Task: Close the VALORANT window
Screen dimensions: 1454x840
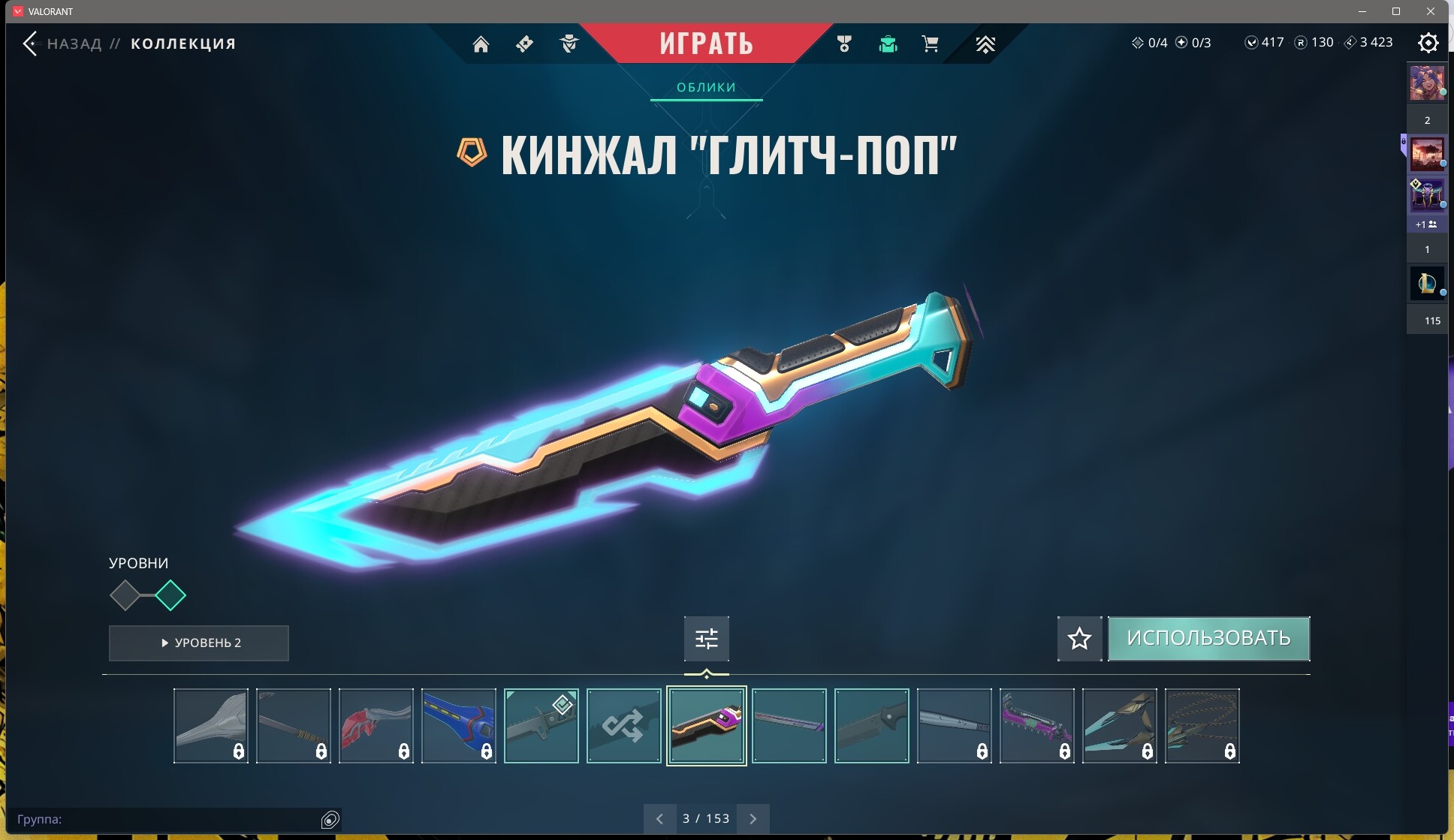Action: 1430,11
